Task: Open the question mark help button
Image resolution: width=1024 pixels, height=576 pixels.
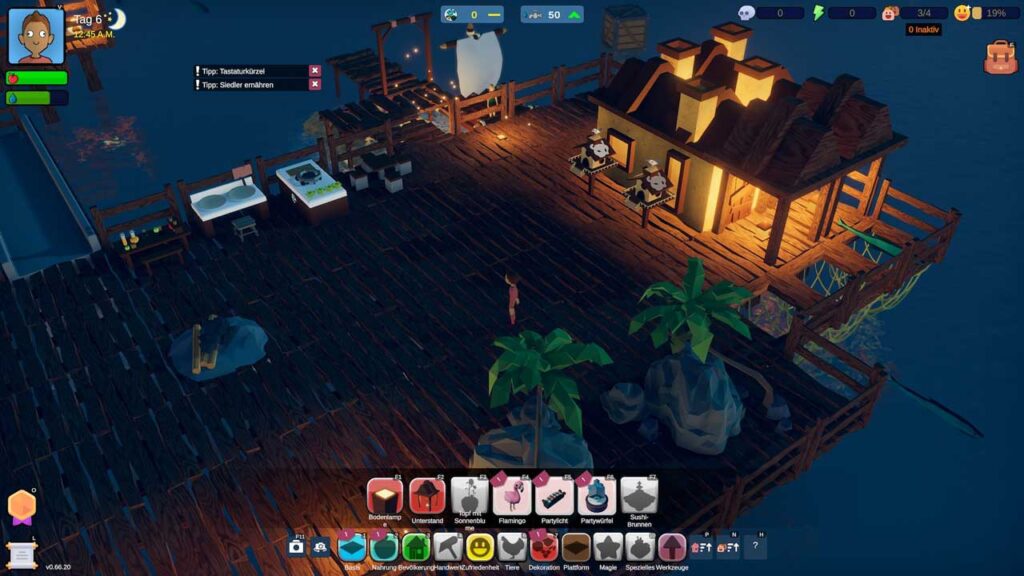Action: [755, 547]
